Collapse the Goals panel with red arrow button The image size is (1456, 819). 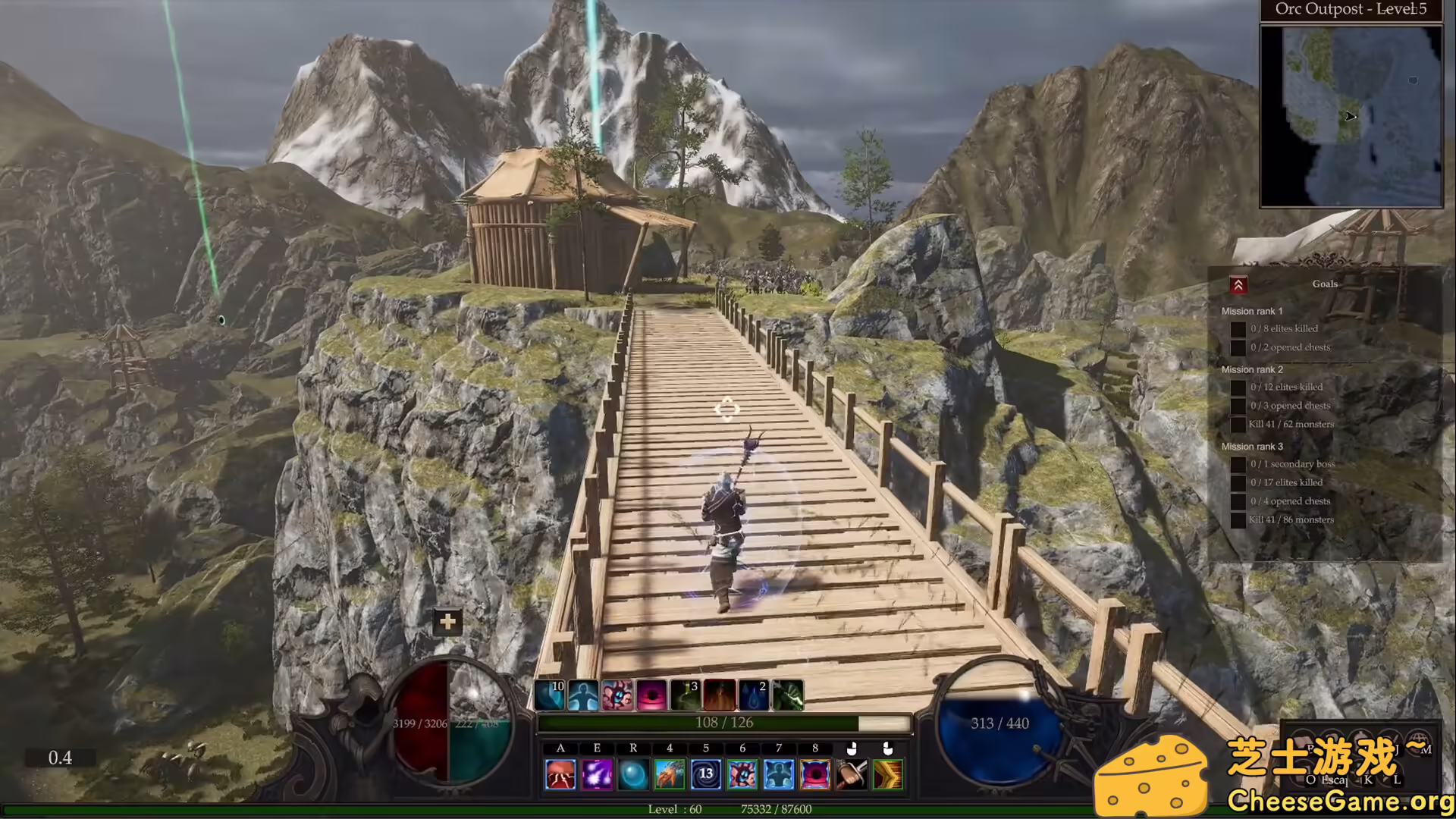click(1238, 285)
